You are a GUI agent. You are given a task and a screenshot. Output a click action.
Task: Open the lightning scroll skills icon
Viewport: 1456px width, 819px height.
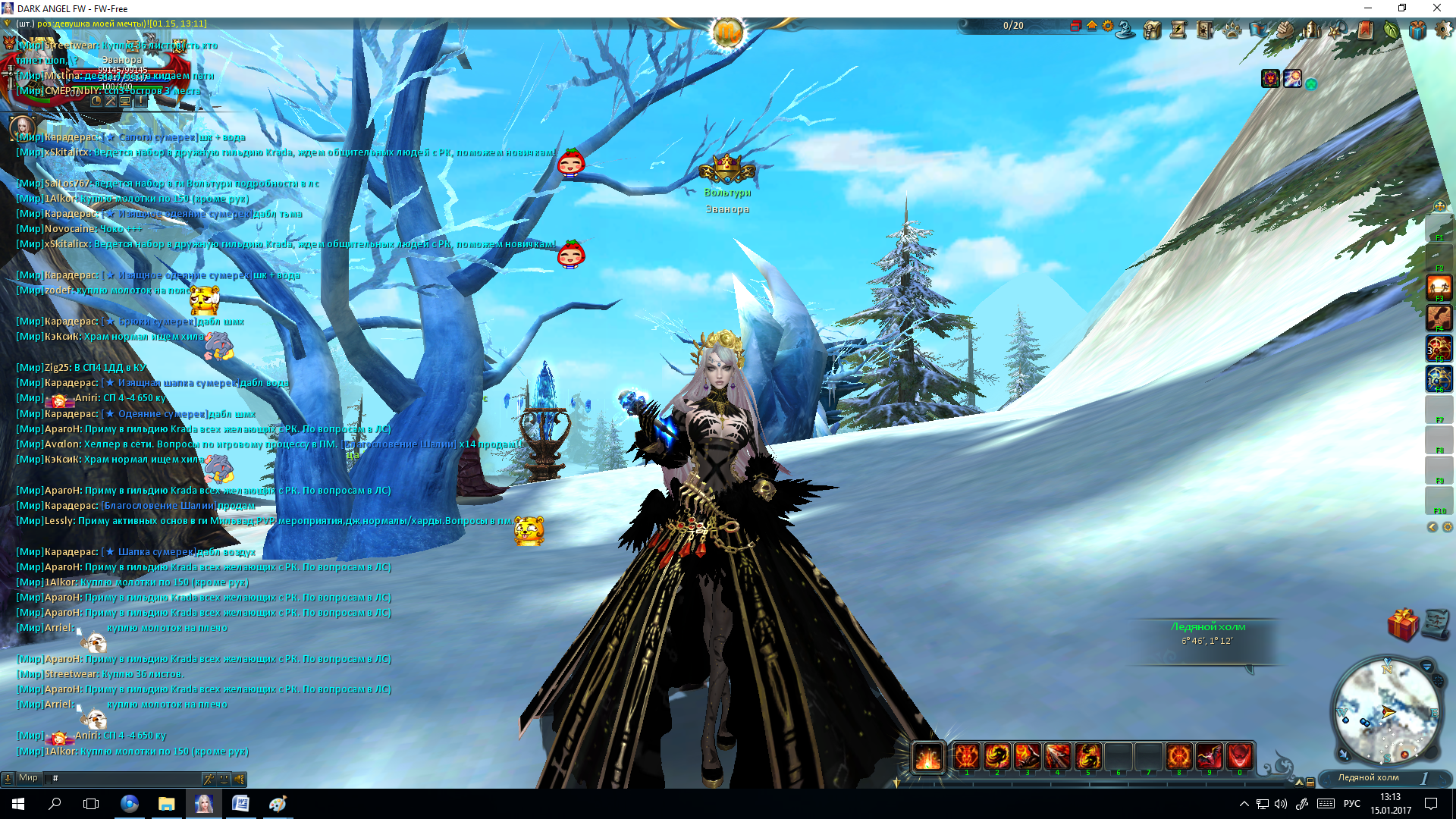pyautogui.click(x=1178, y=30)
